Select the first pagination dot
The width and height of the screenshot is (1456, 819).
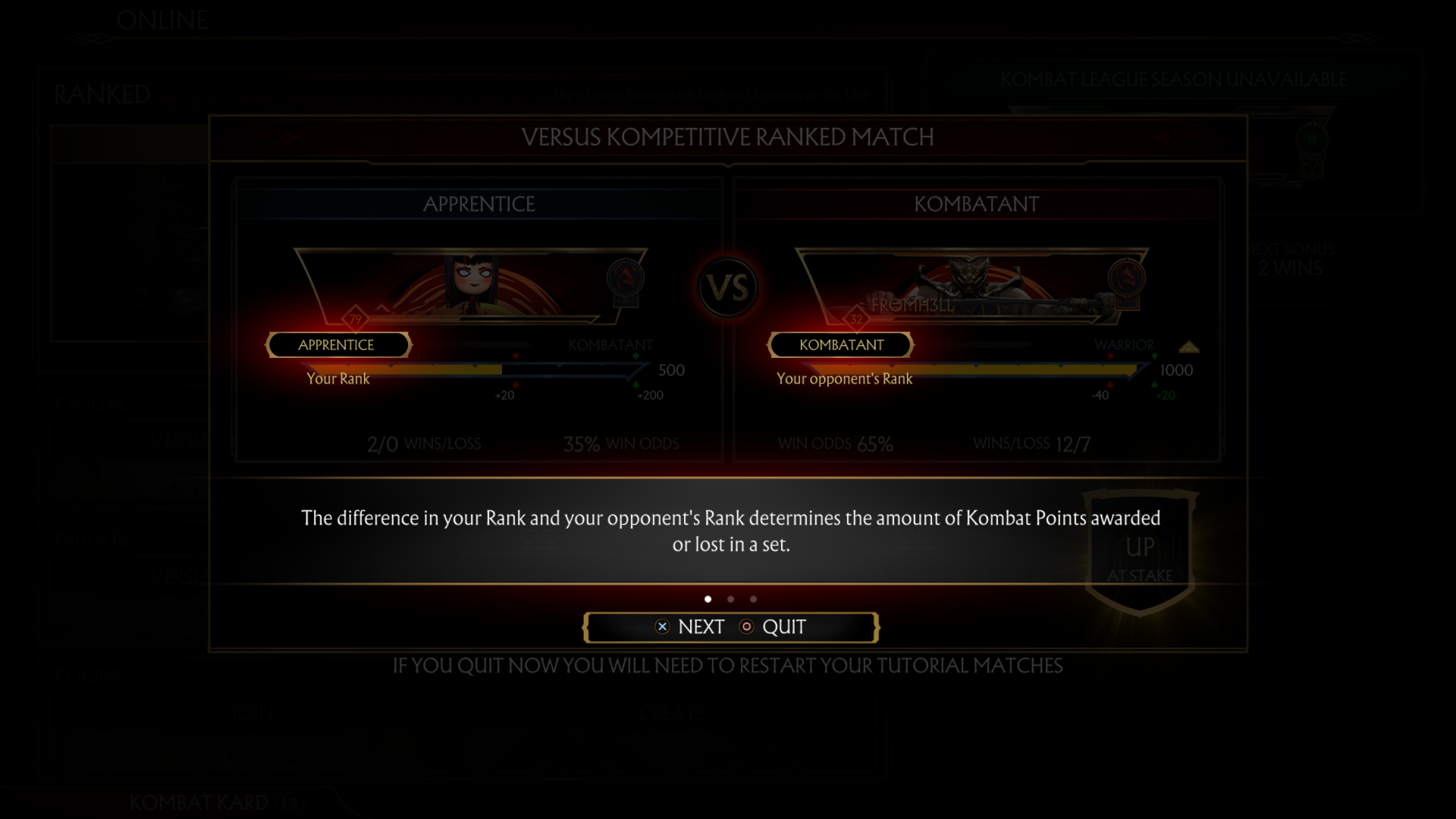[x=708, y=599]
